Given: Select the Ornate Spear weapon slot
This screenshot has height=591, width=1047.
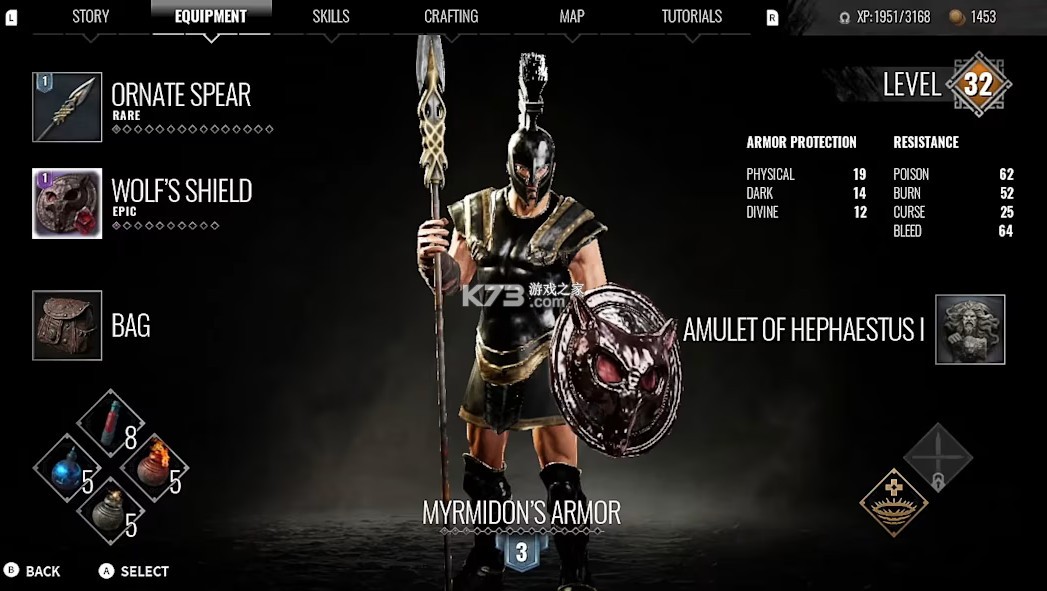Looking at the screenshot, I should tap(67, 107).
